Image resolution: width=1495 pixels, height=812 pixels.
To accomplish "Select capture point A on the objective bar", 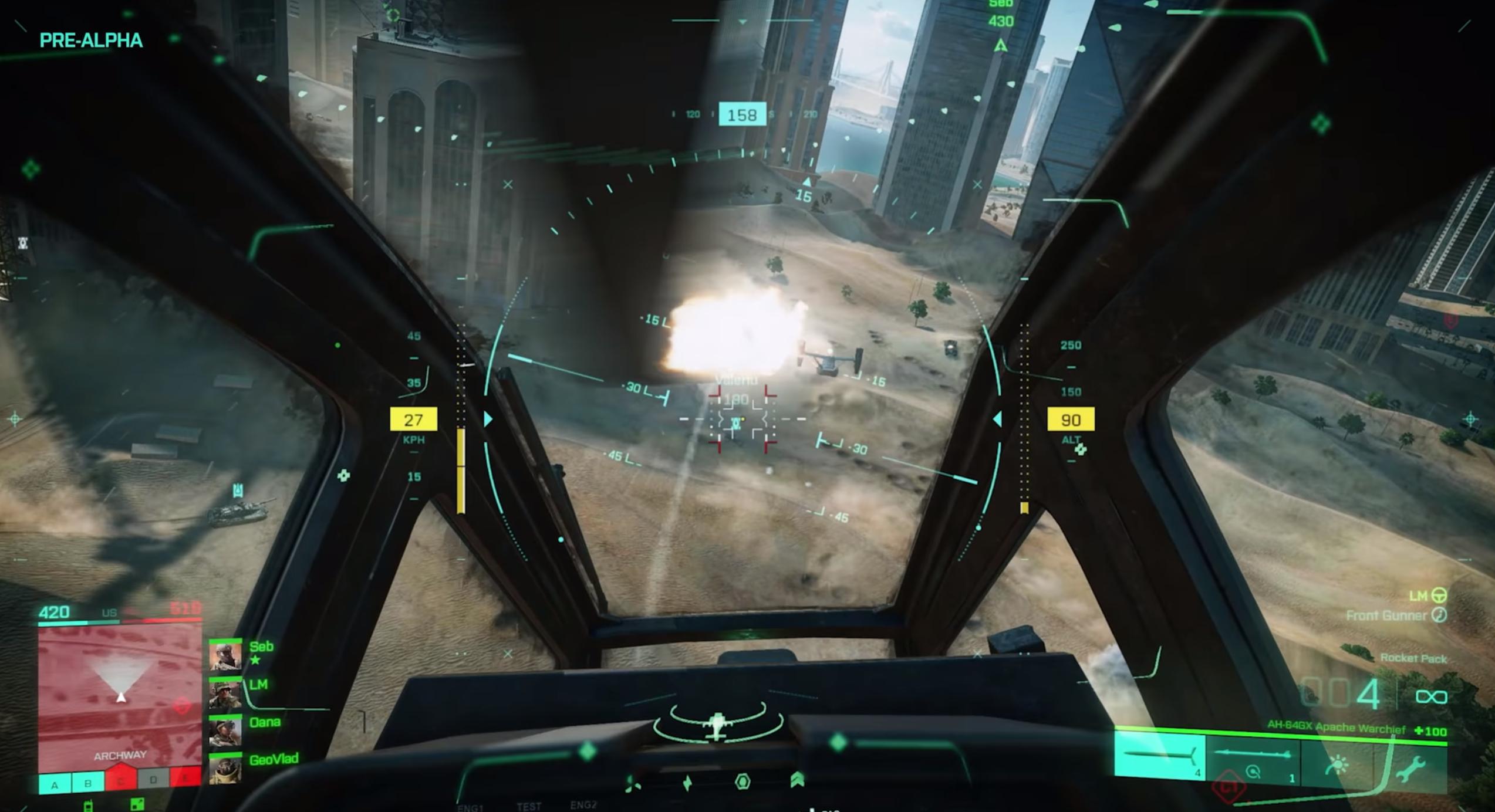I will click(55, 784).
